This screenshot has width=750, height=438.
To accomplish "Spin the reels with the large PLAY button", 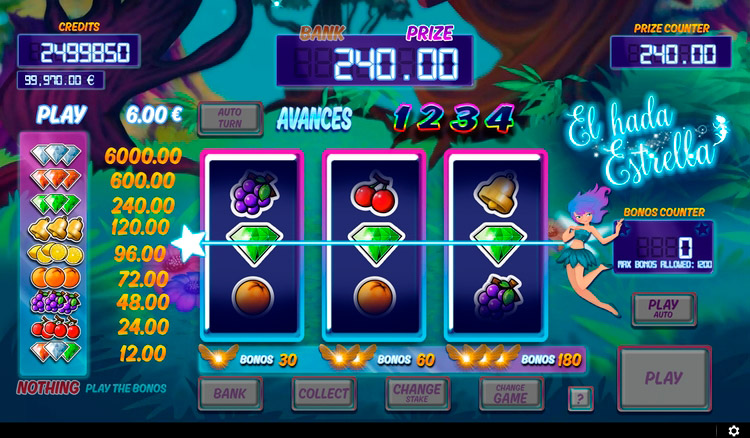I will point(663,379).
